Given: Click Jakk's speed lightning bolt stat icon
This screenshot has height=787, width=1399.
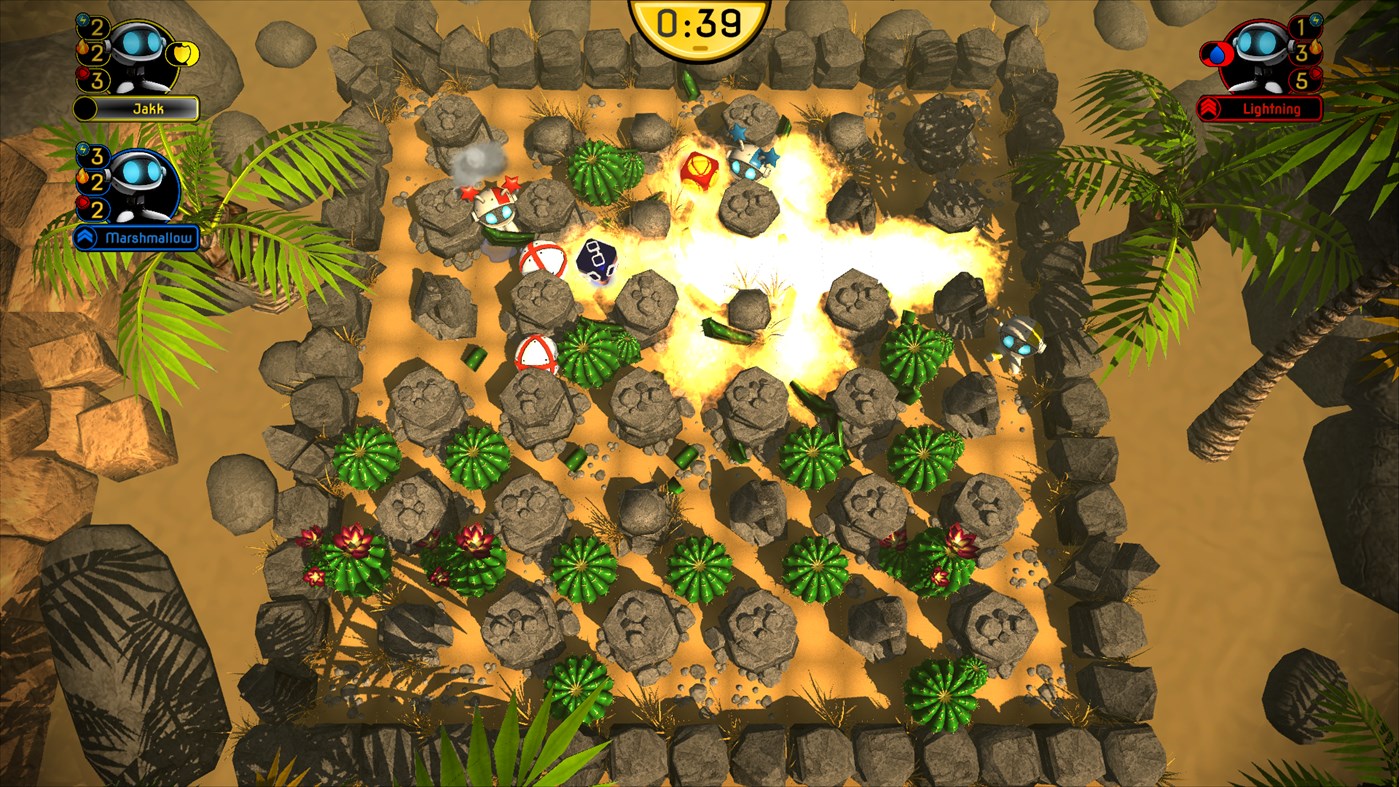Looking at the screenshot, I should pos(82,22).
